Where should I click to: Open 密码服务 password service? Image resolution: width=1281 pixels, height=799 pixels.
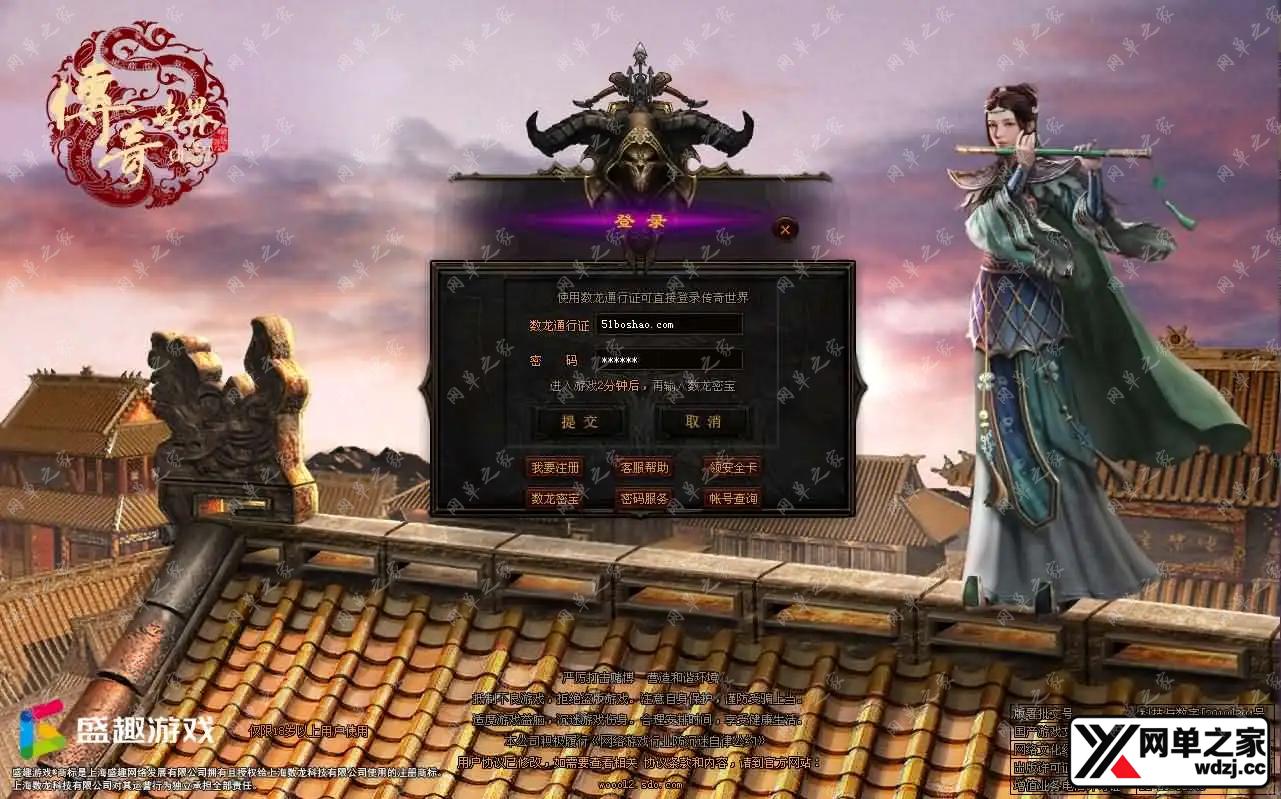[x=644, y=498]
